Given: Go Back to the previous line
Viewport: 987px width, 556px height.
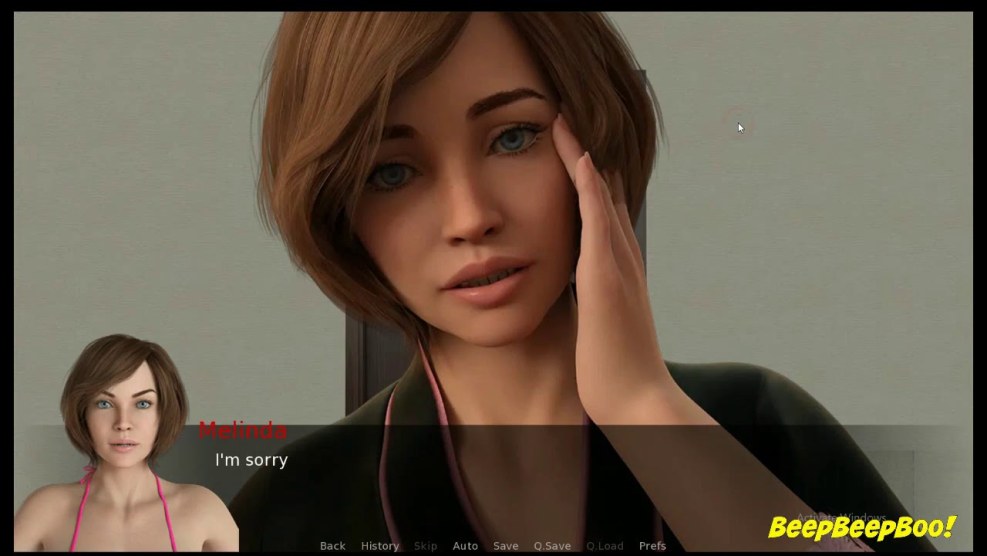Looking at the screenshot, I should click(332, 546).
